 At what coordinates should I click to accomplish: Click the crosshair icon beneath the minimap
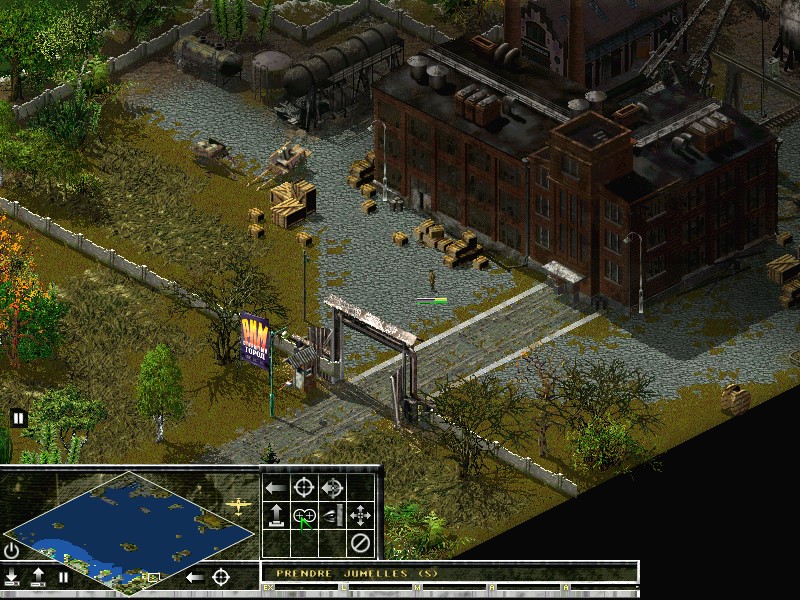click(x=221, y=577)
